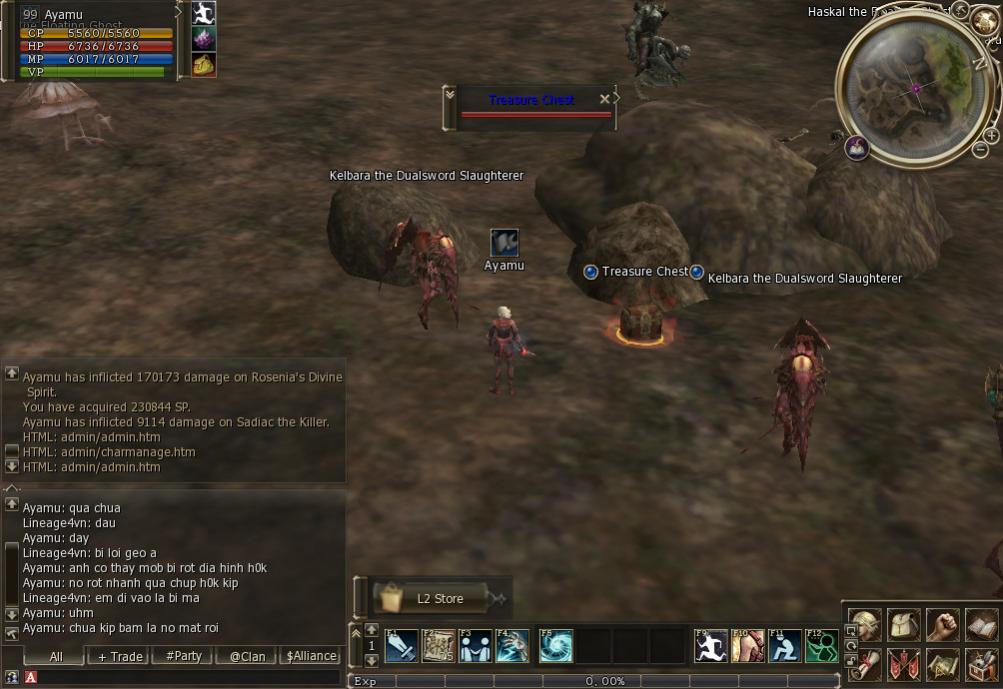Select the Alliance chat tab
Viewport: 1003px width, 689px height.
tap(311, 656)
